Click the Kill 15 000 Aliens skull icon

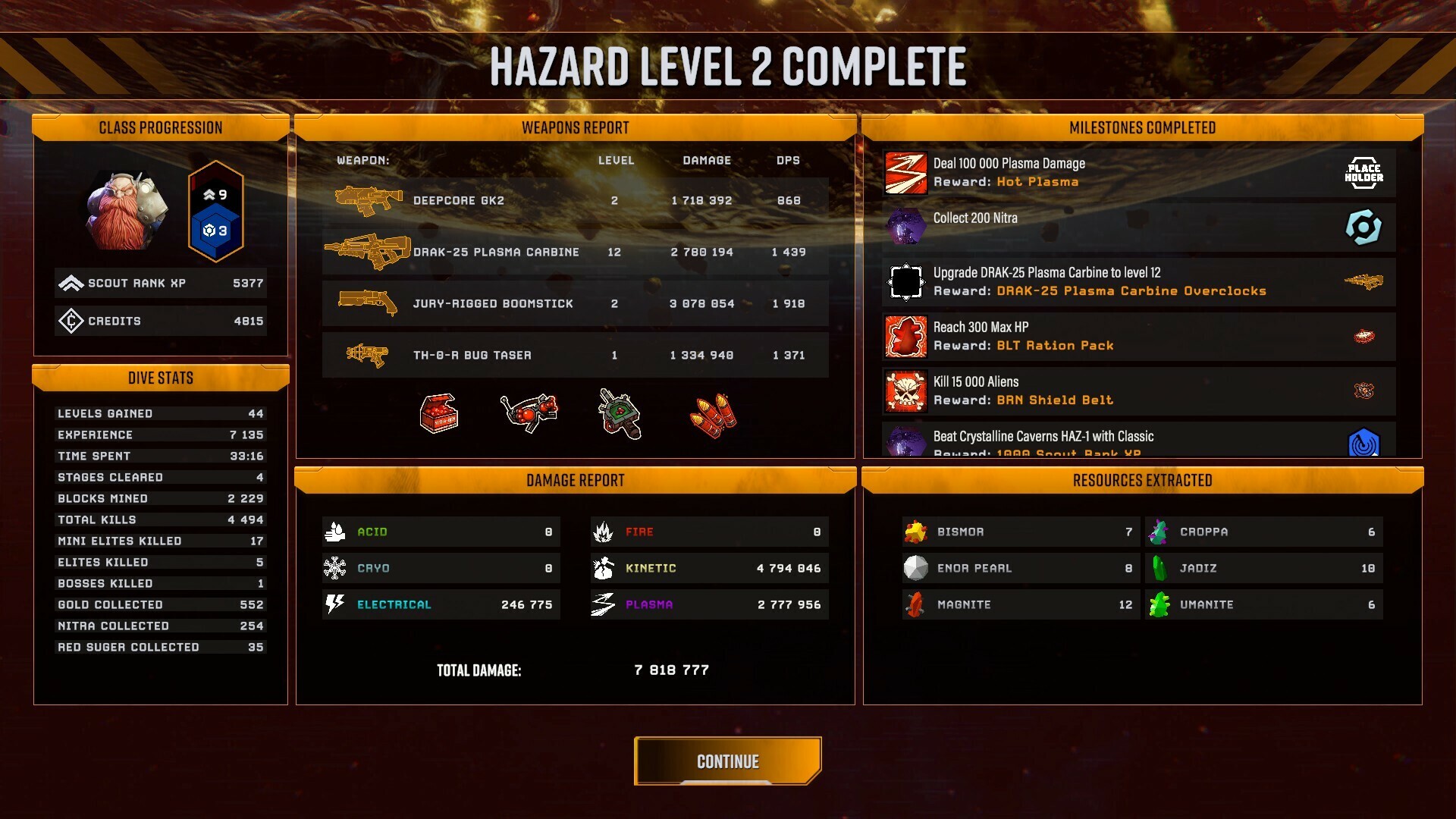coord(905,391)
